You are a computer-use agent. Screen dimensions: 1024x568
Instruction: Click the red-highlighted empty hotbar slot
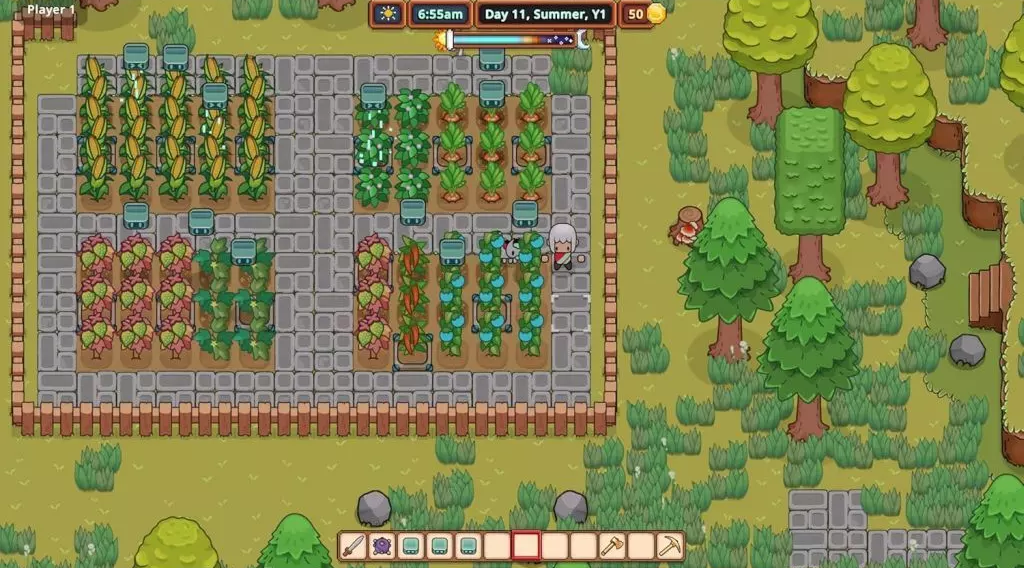[526, 546]
